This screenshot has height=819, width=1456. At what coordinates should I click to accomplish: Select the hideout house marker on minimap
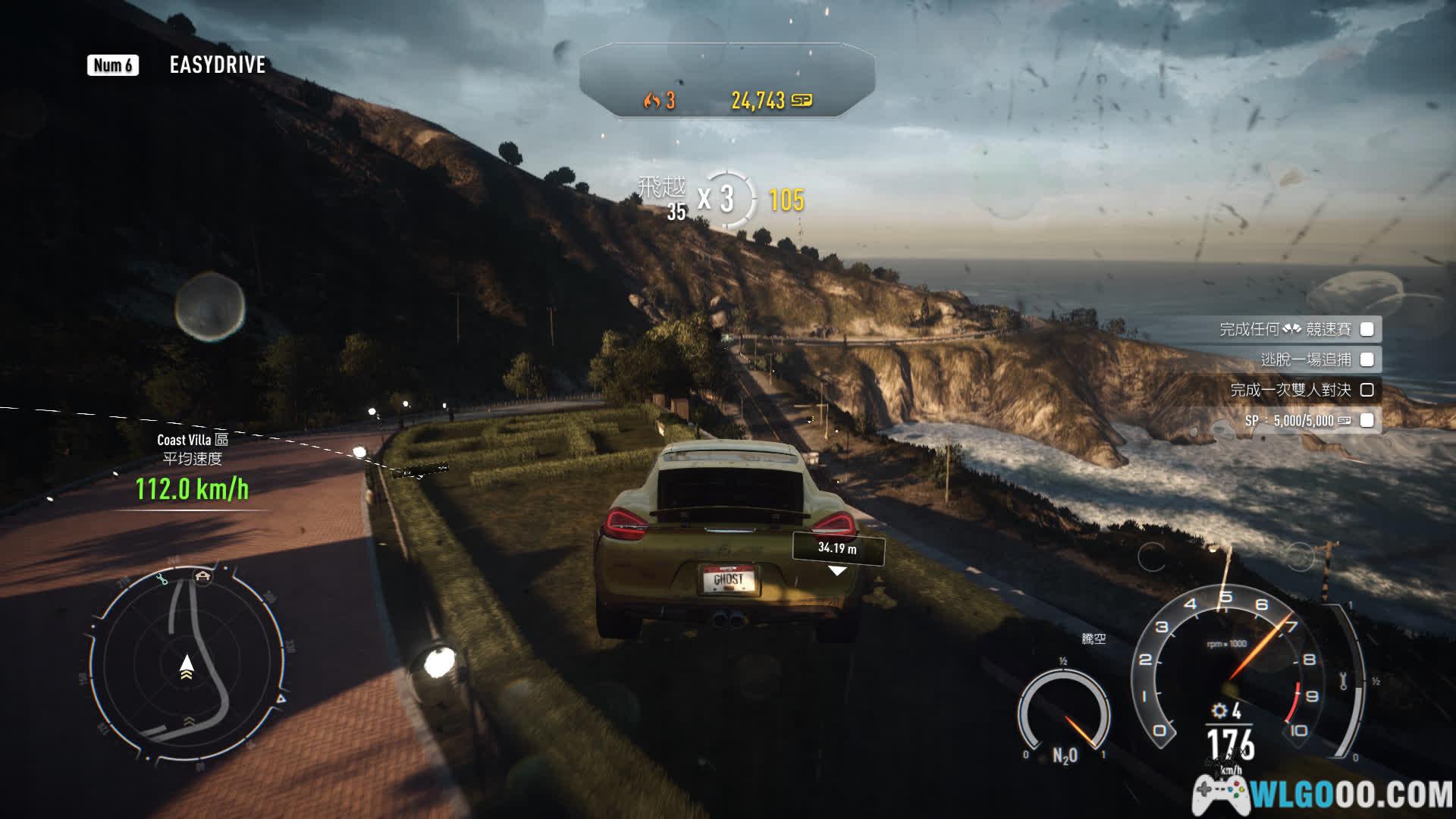(x=202, y=576)
